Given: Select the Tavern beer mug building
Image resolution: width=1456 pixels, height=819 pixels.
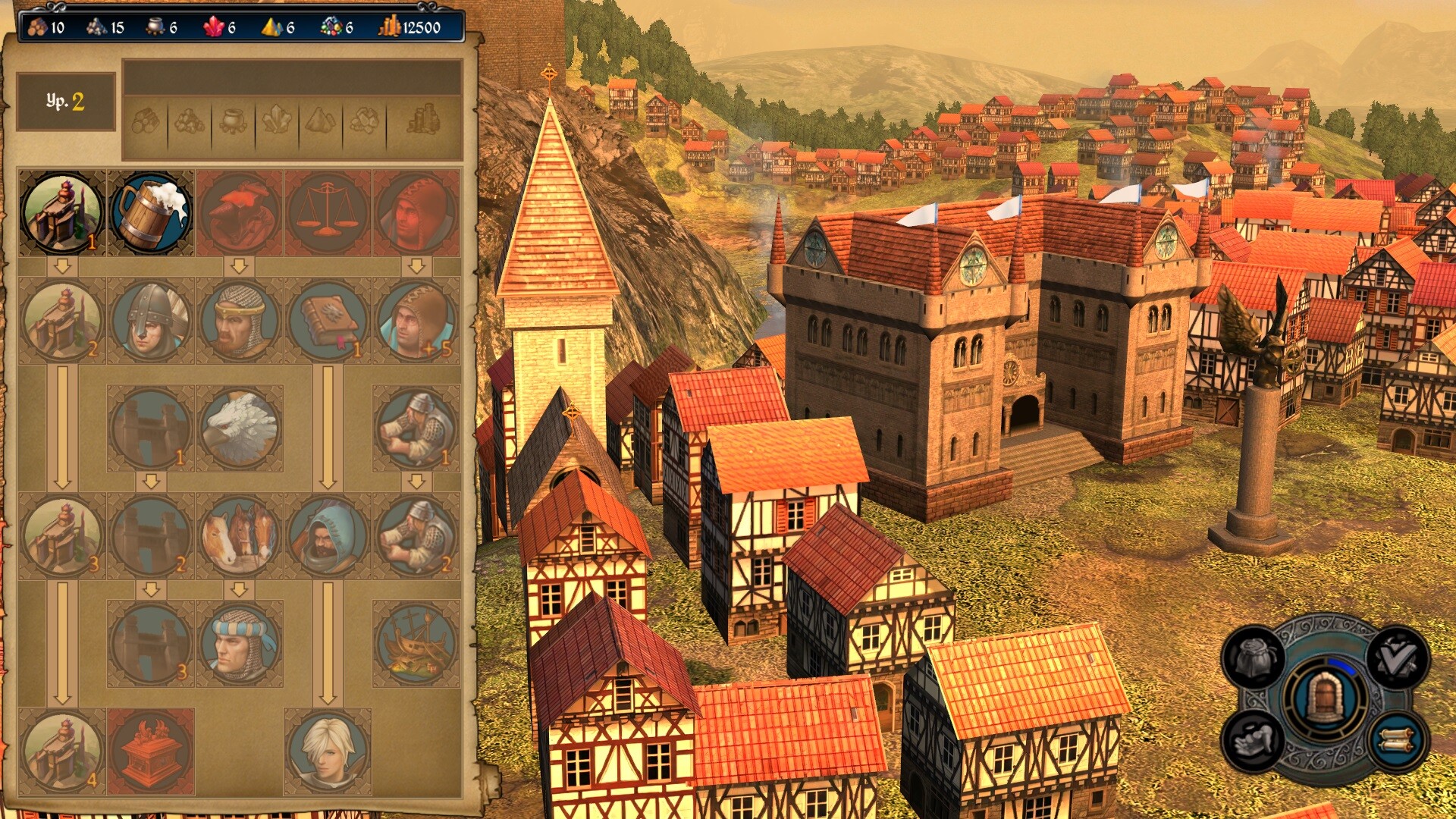Looking at the screenshot, I should point(151,213).
